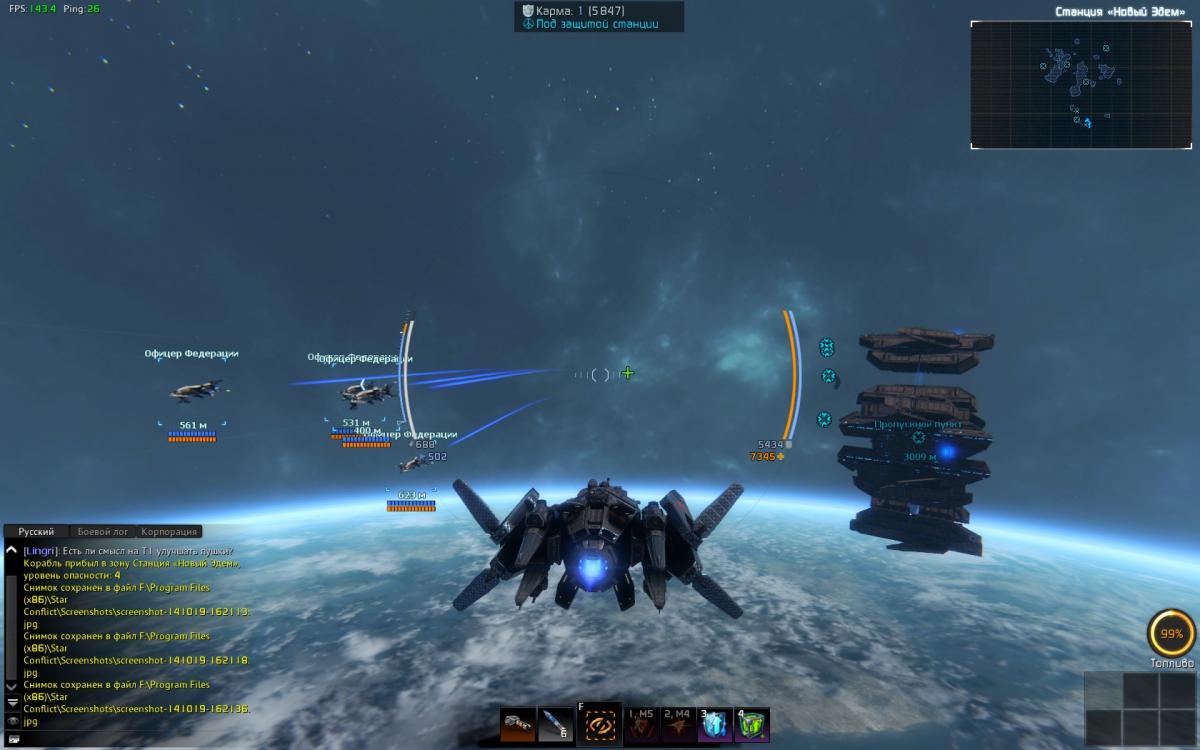Image resolution: width=1200 pixels, height=750 pixels.
Task: Use the green cube module in slot 4
Action: (752, 725)
